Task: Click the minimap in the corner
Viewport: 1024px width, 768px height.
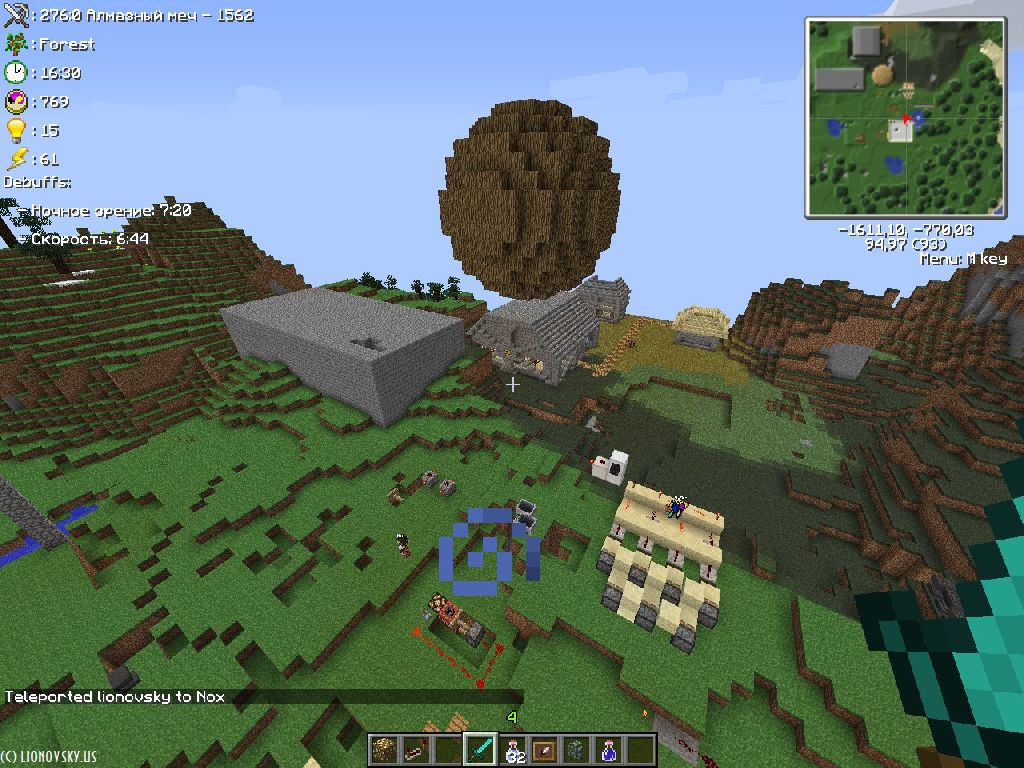Action: [x=905, y=118]
